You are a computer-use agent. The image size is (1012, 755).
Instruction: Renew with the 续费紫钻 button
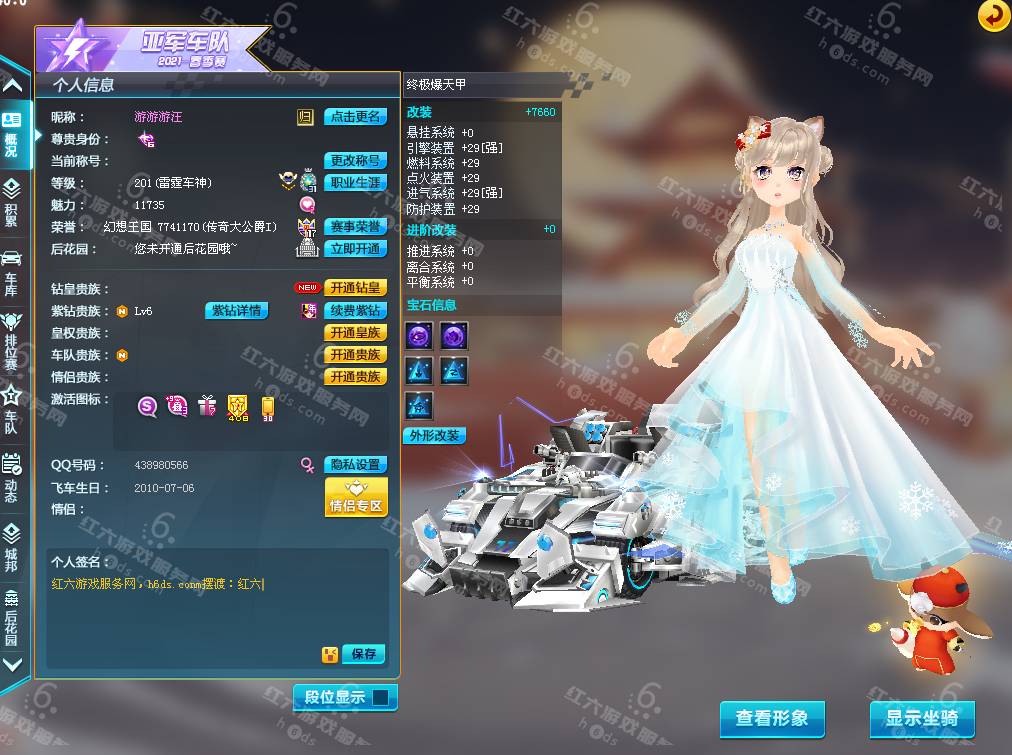pyautogui.click(x=356, y=311)
